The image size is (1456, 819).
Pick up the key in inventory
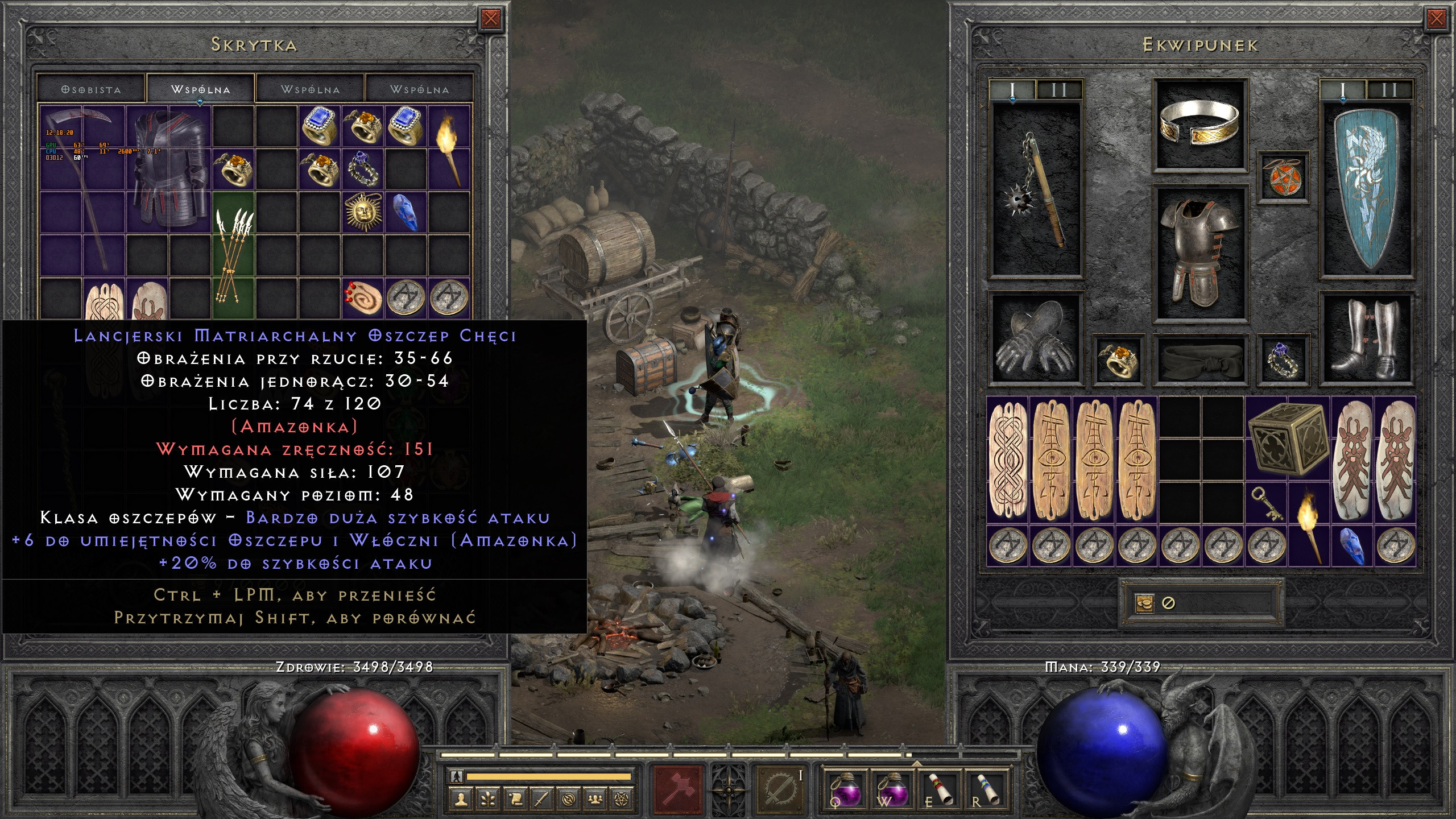pos(1267,503)
